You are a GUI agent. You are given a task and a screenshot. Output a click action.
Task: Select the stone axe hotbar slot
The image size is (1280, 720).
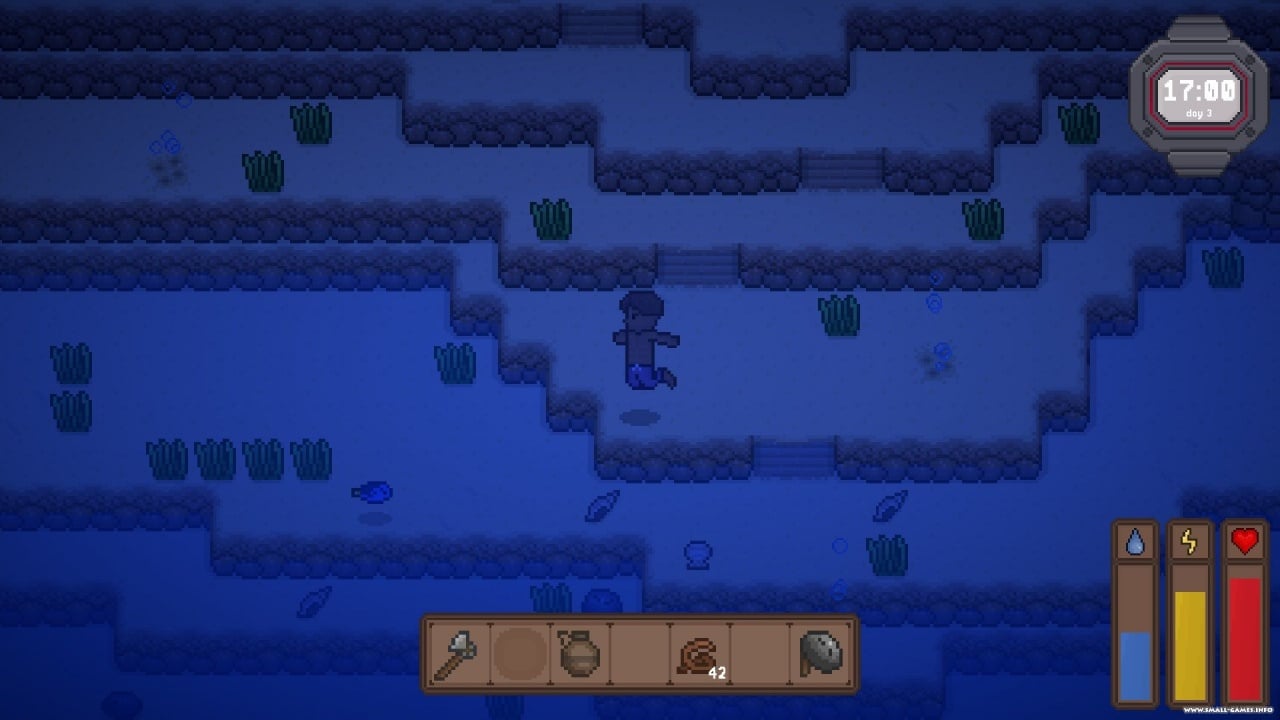point(456,655)
